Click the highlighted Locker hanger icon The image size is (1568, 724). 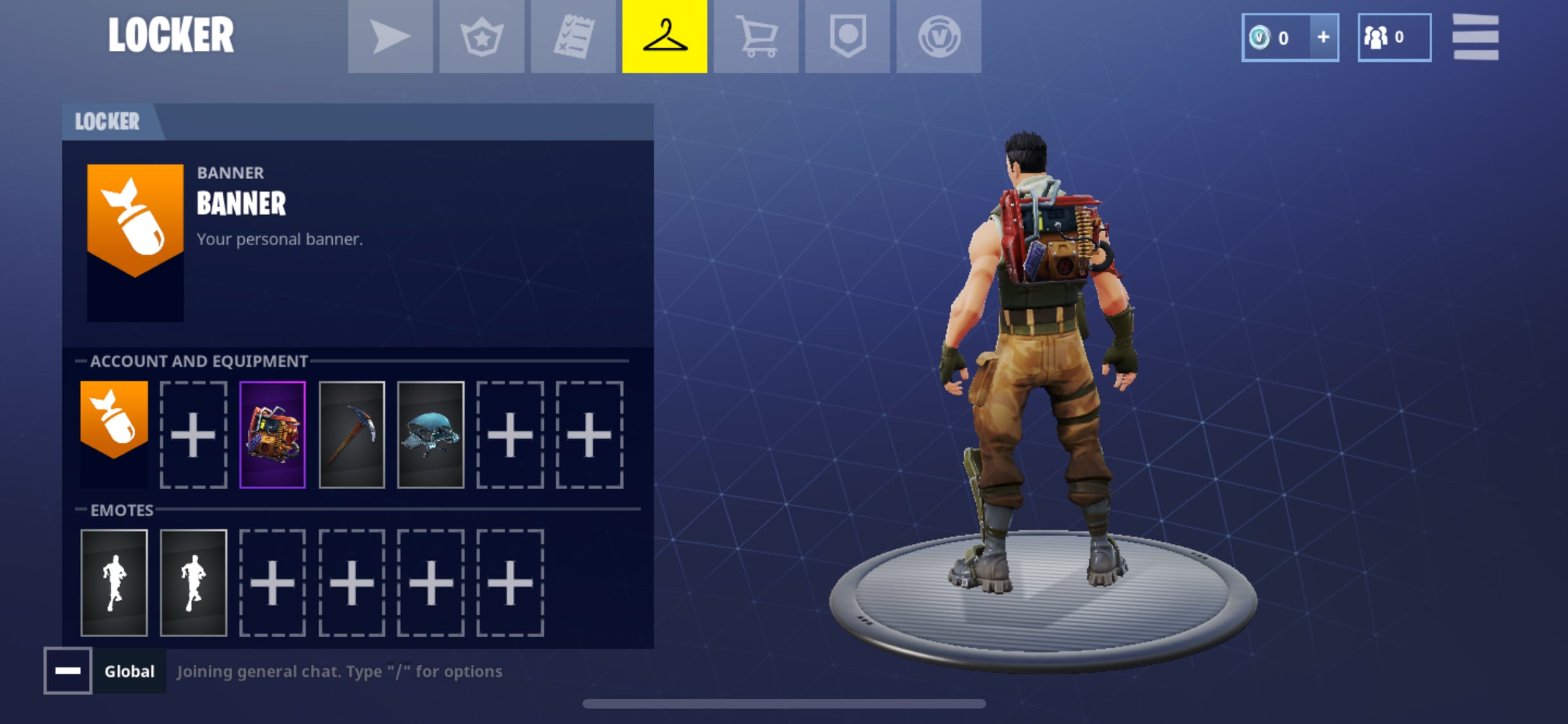[x=664, y=37]
